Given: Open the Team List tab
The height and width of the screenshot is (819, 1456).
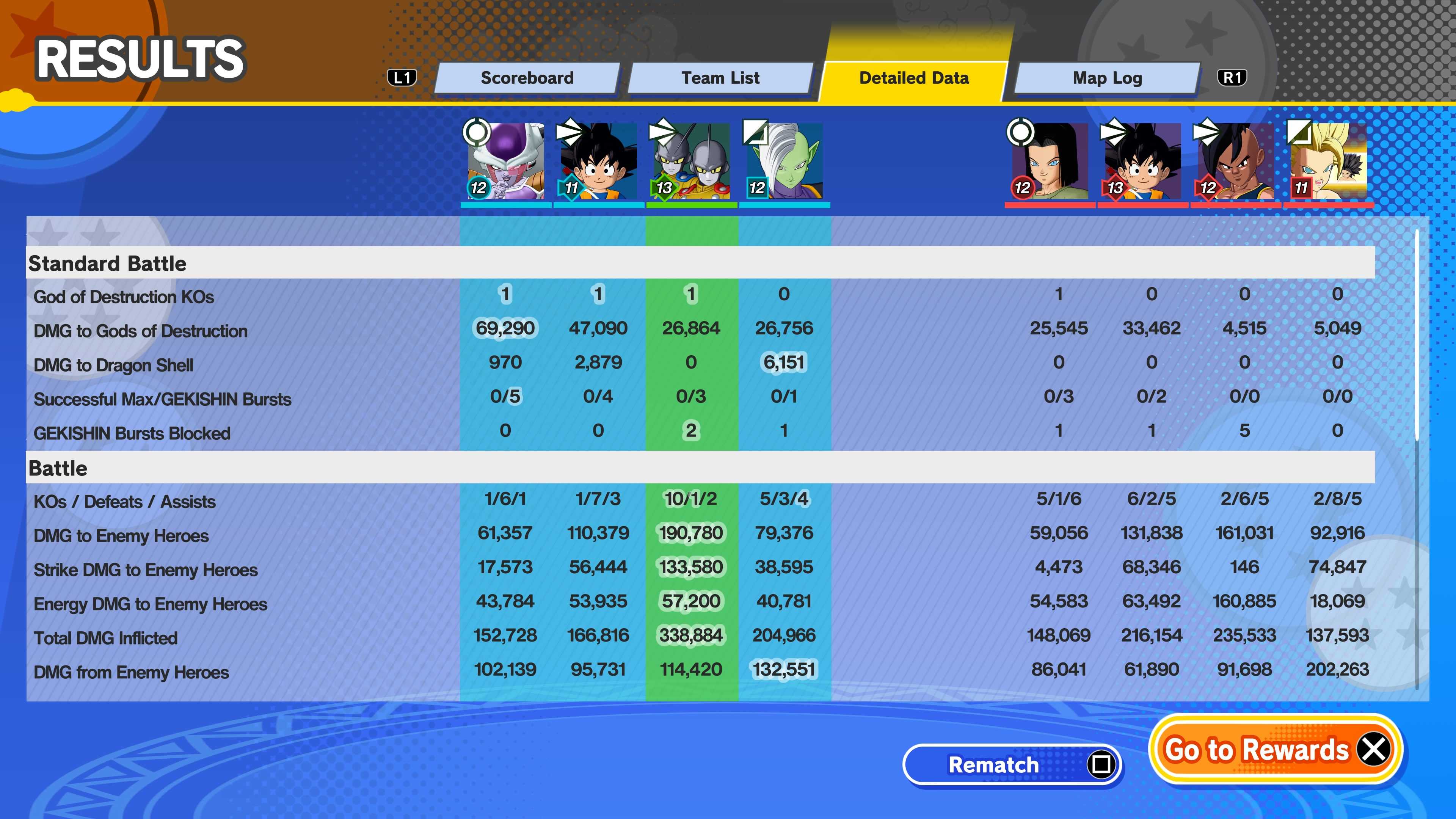Looking at the screenshot, I should coord(720,78).
